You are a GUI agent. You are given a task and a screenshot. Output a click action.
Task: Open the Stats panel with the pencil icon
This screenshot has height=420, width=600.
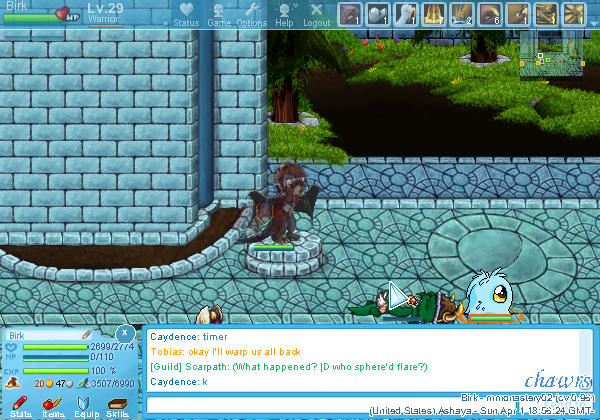20,404
